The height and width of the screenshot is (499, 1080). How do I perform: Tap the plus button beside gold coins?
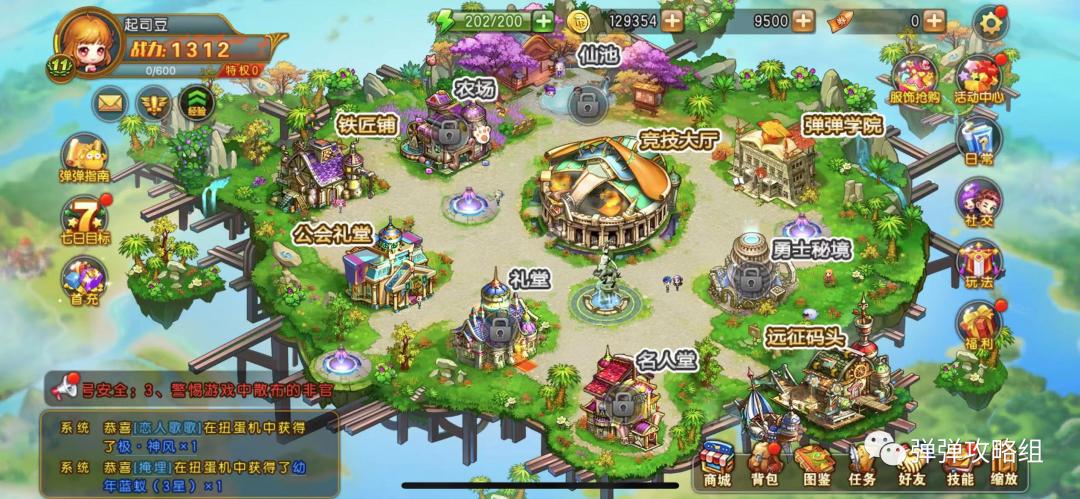672,21
